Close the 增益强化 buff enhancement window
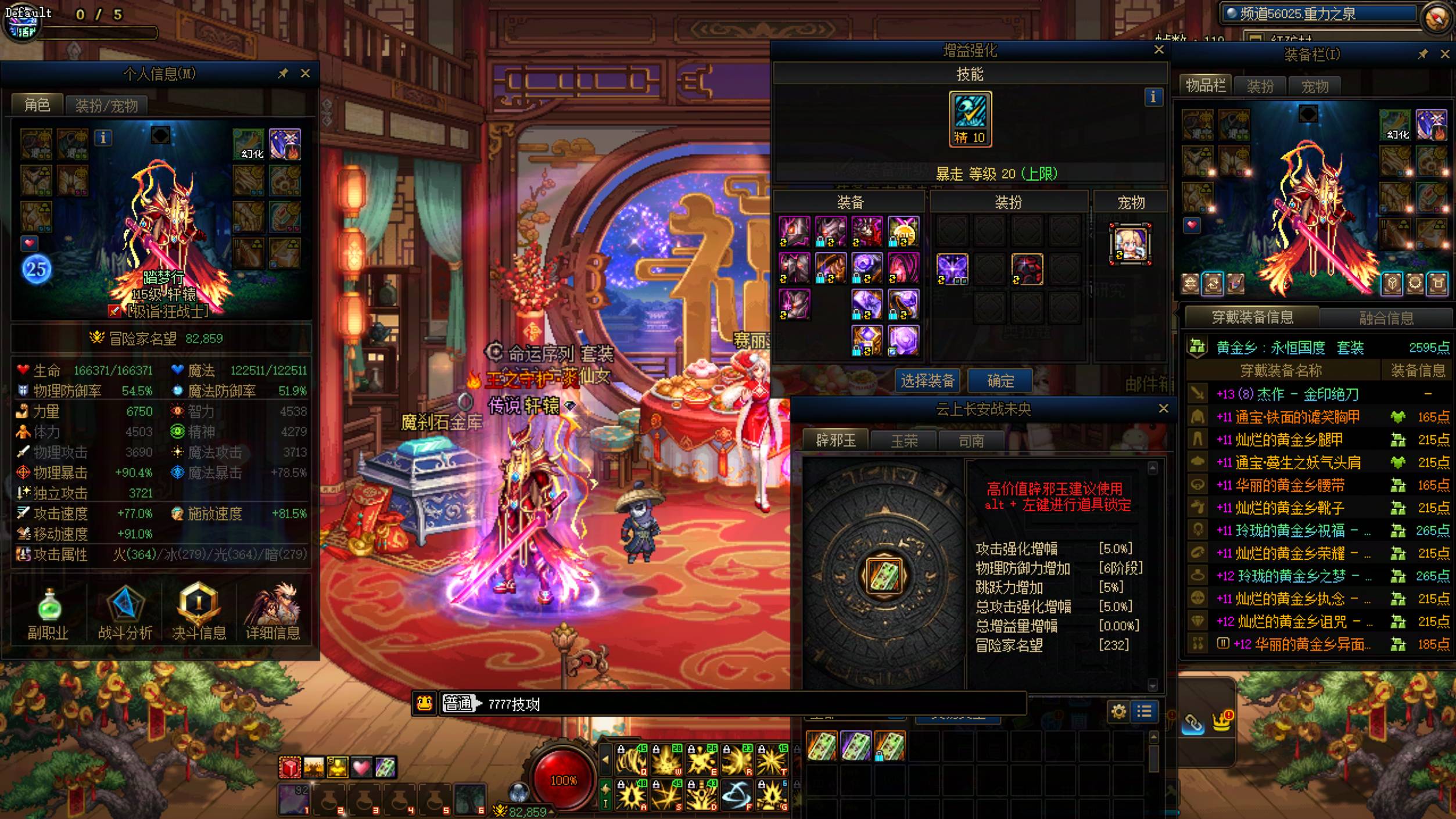Image resolution: width=1456 pixels, height=819 pixels. click(1159, 50)
